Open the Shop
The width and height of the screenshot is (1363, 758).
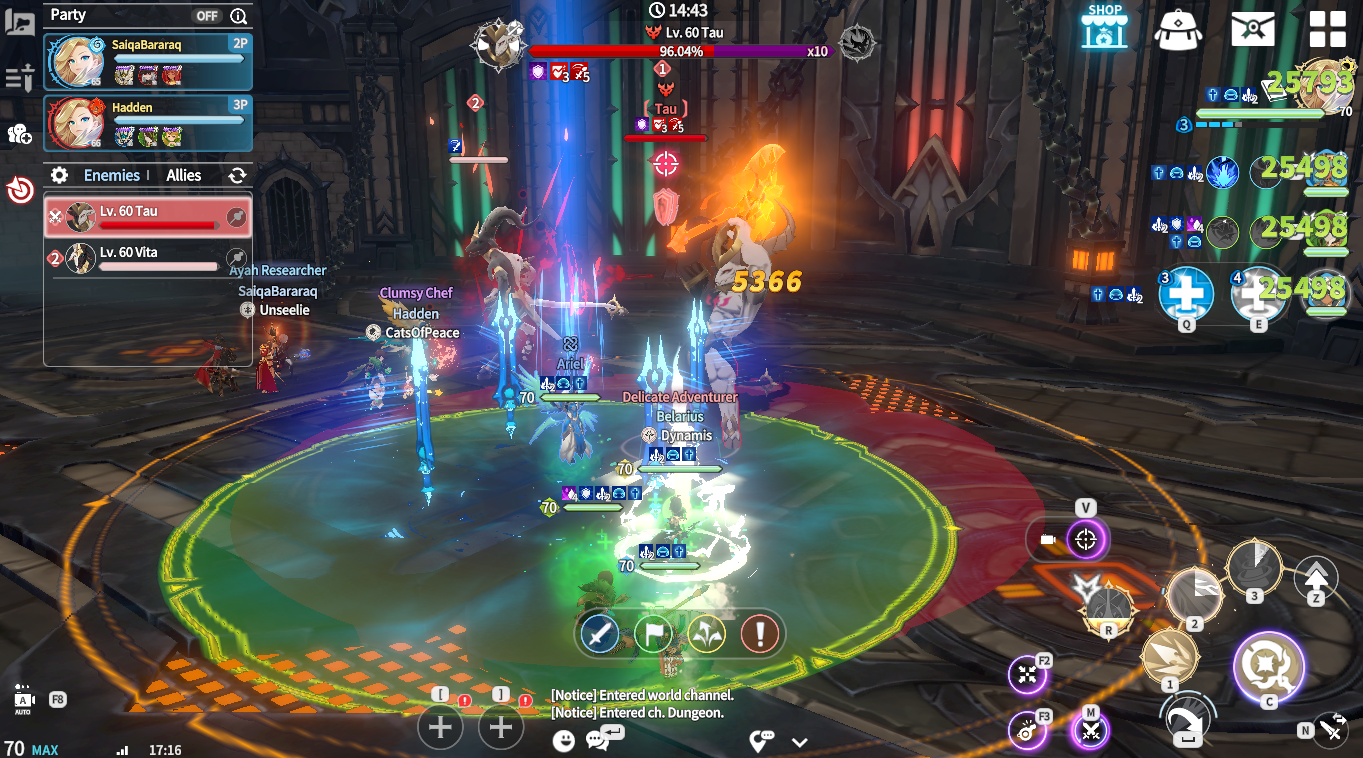pyautogui.click(x=1104, y=28)
